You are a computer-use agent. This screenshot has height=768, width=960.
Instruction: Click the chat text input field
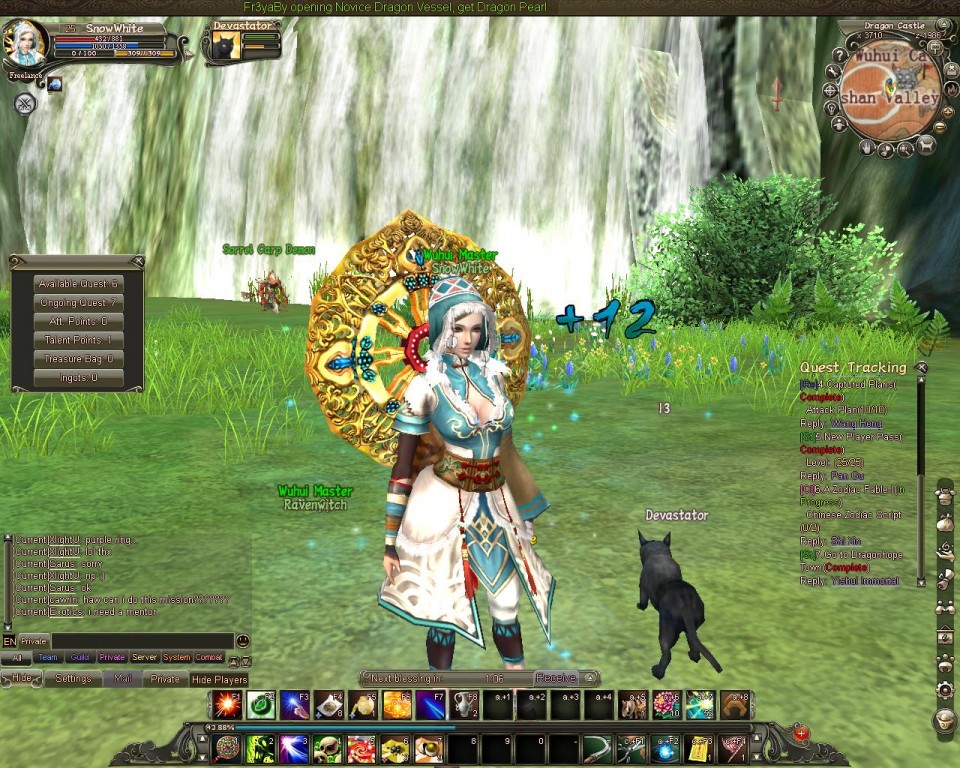pyautogui.click(x=142, y=641)
